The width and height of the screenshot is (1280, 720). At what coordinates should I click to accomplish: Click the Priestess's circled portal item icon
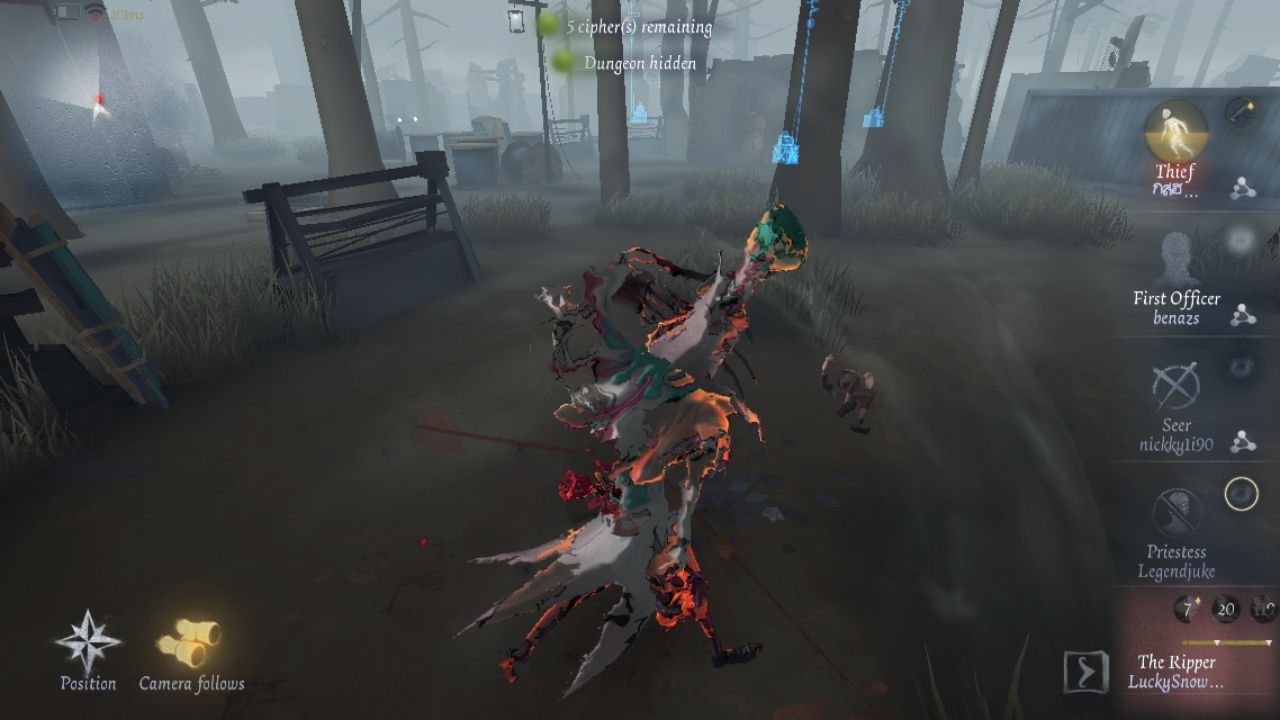coord(1241,494)
